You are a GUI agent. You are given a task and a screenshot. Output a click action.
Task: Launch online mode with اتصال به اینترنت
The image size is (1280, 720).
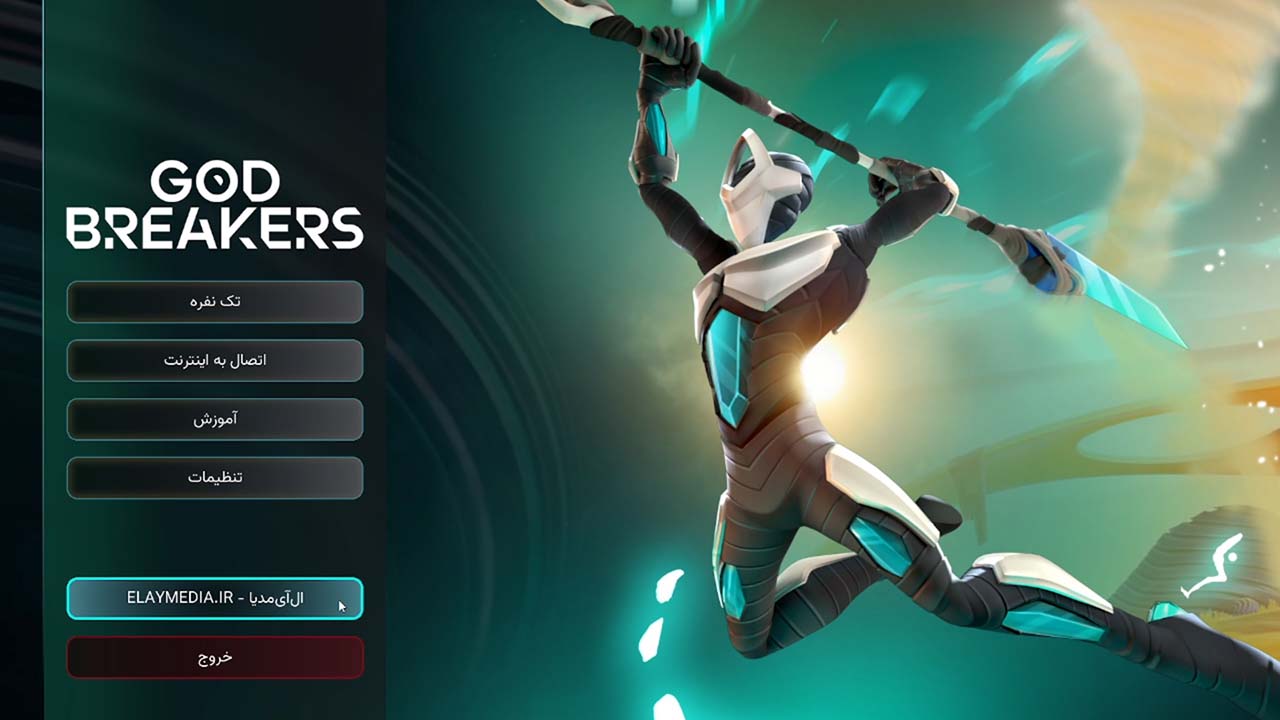pos(214,360)
